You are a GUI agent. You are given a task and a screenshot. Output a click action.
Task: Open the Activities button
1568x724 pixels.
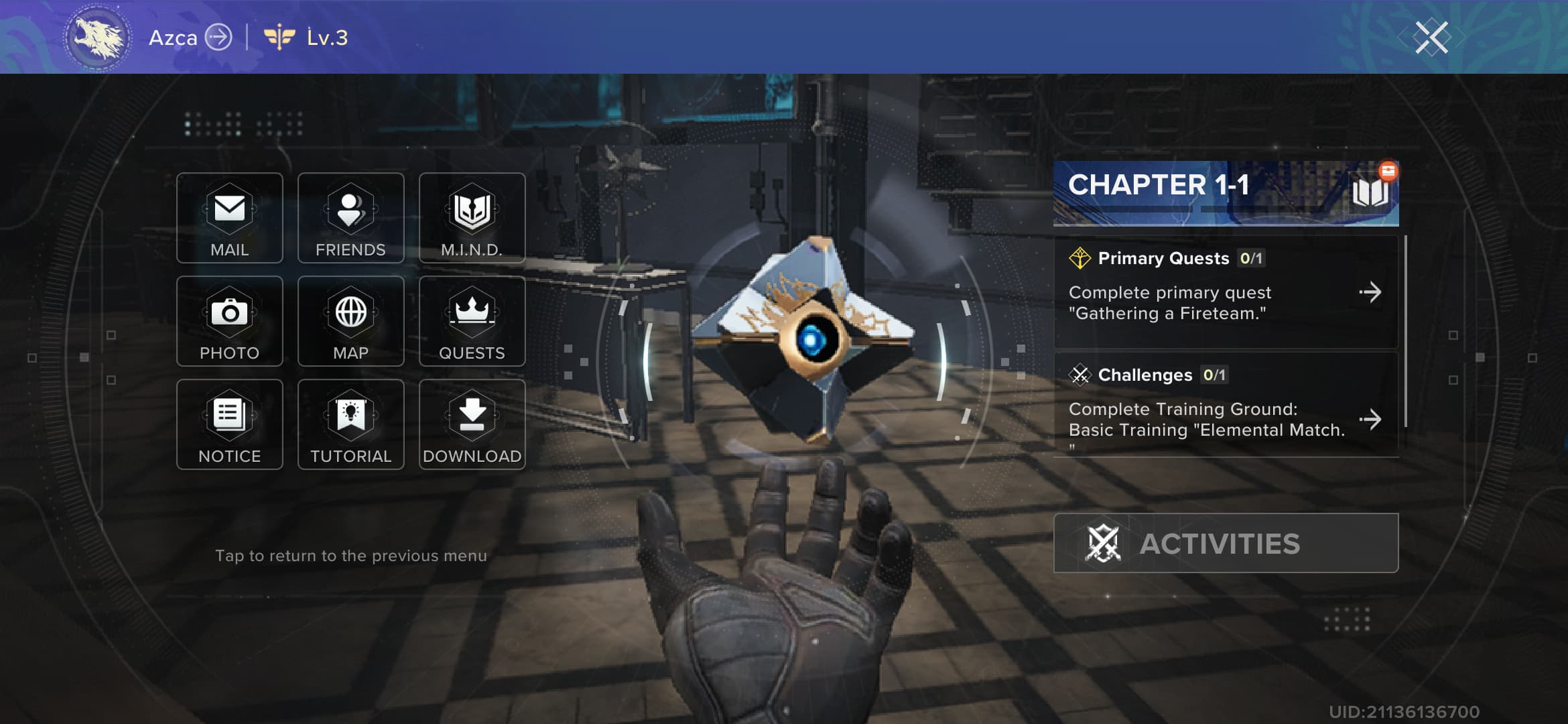pyautogui.click(x=1226, y=543)
